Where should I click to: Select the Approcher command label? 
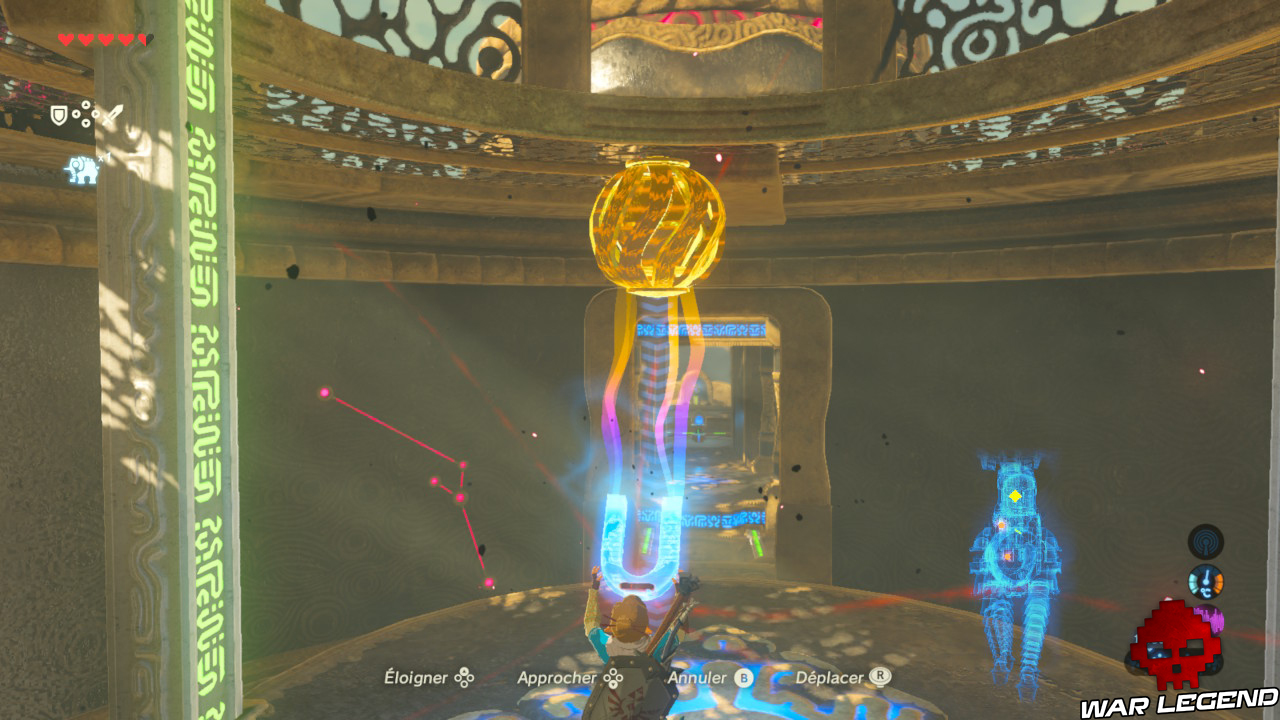tap(559, 678)
